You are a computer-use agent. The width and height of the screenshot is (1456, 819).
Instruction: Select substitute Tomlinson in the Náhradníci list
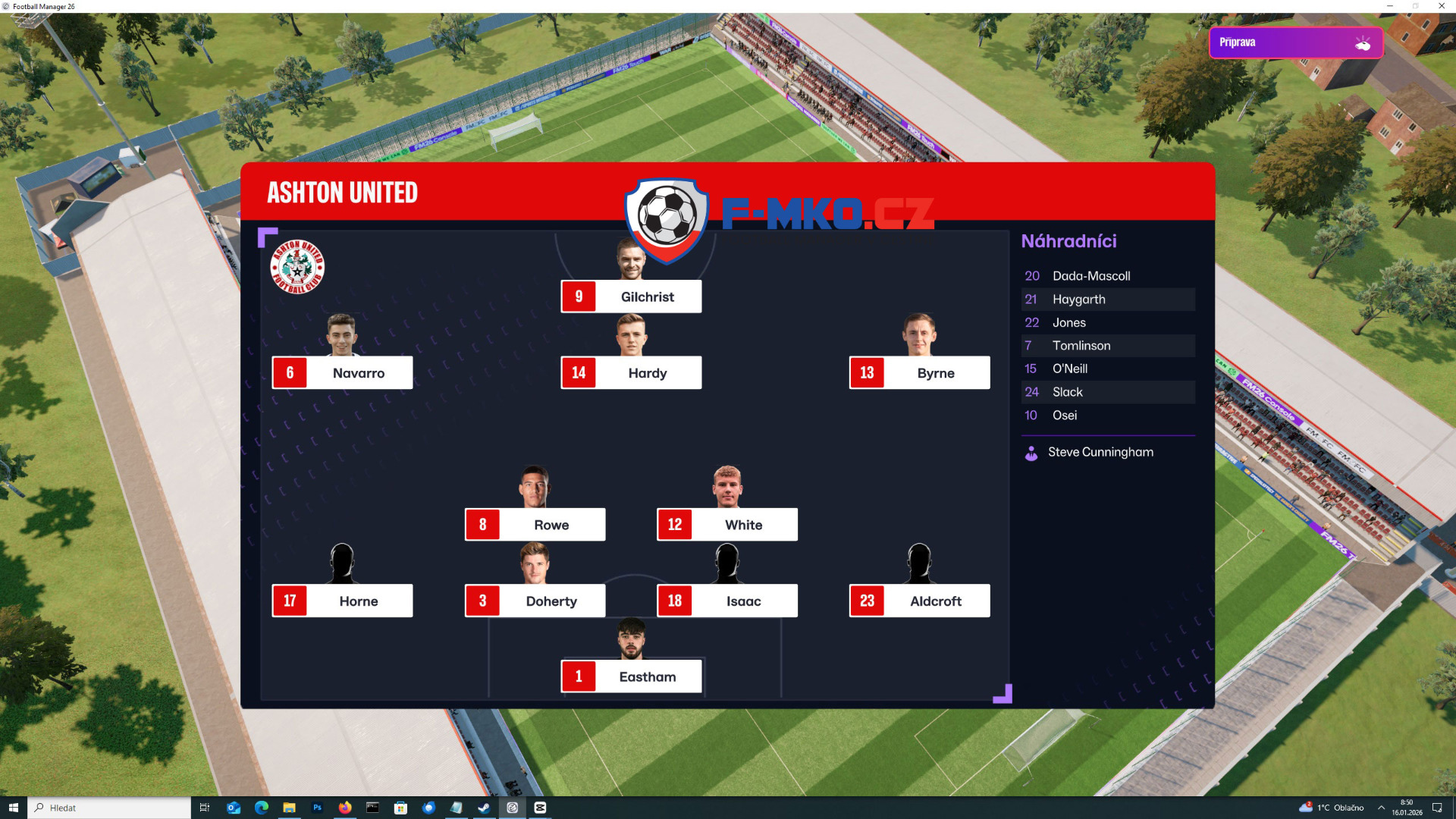1081,346
